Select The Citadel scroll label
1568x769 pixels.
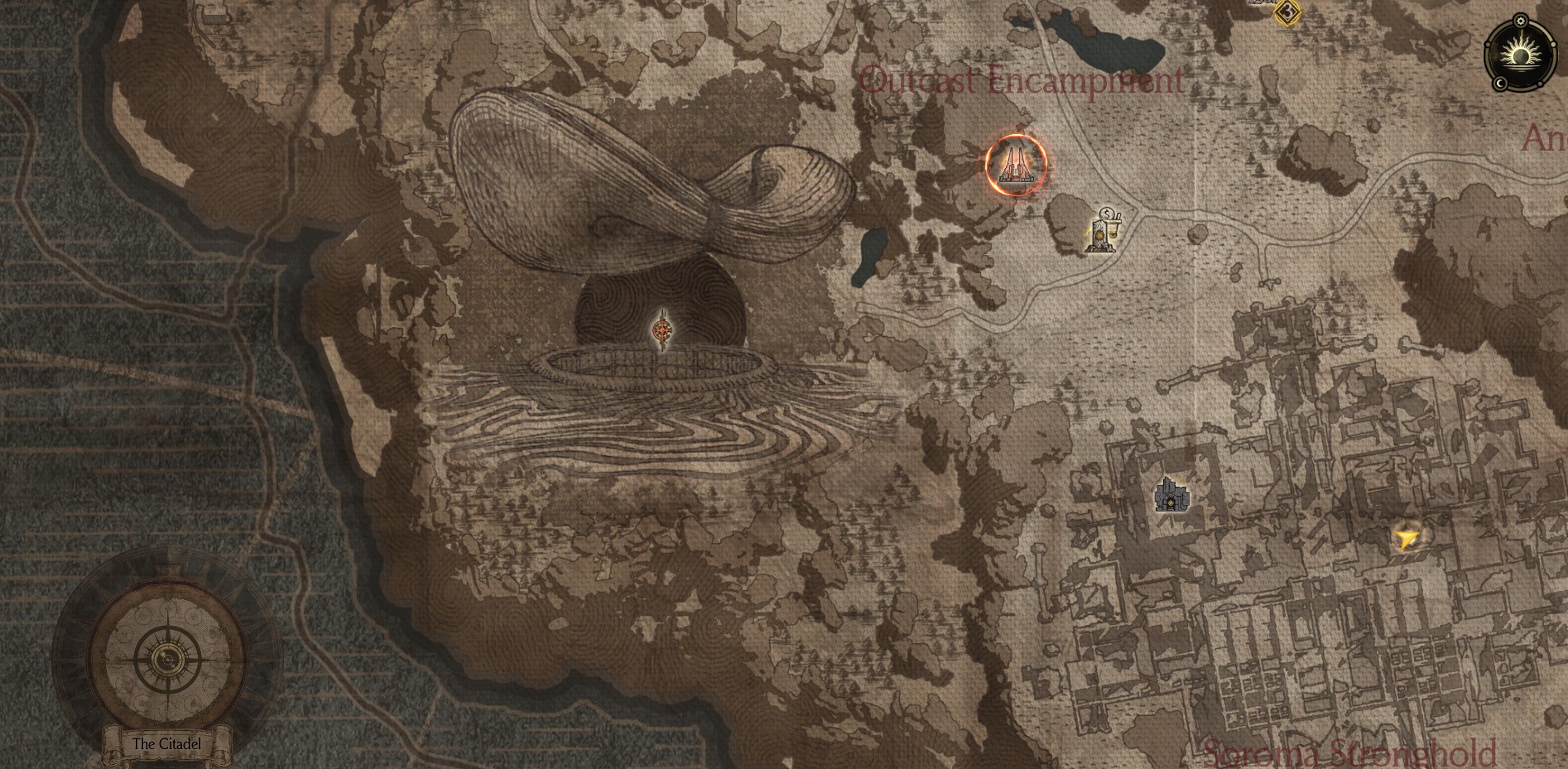point(167,743)
